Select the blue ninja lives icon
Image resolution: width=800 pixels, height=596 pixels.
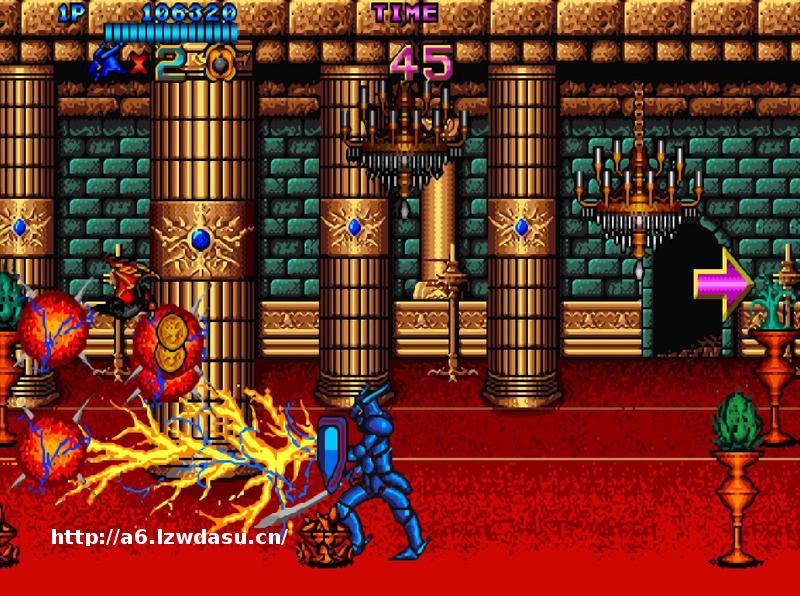[108, 62]
